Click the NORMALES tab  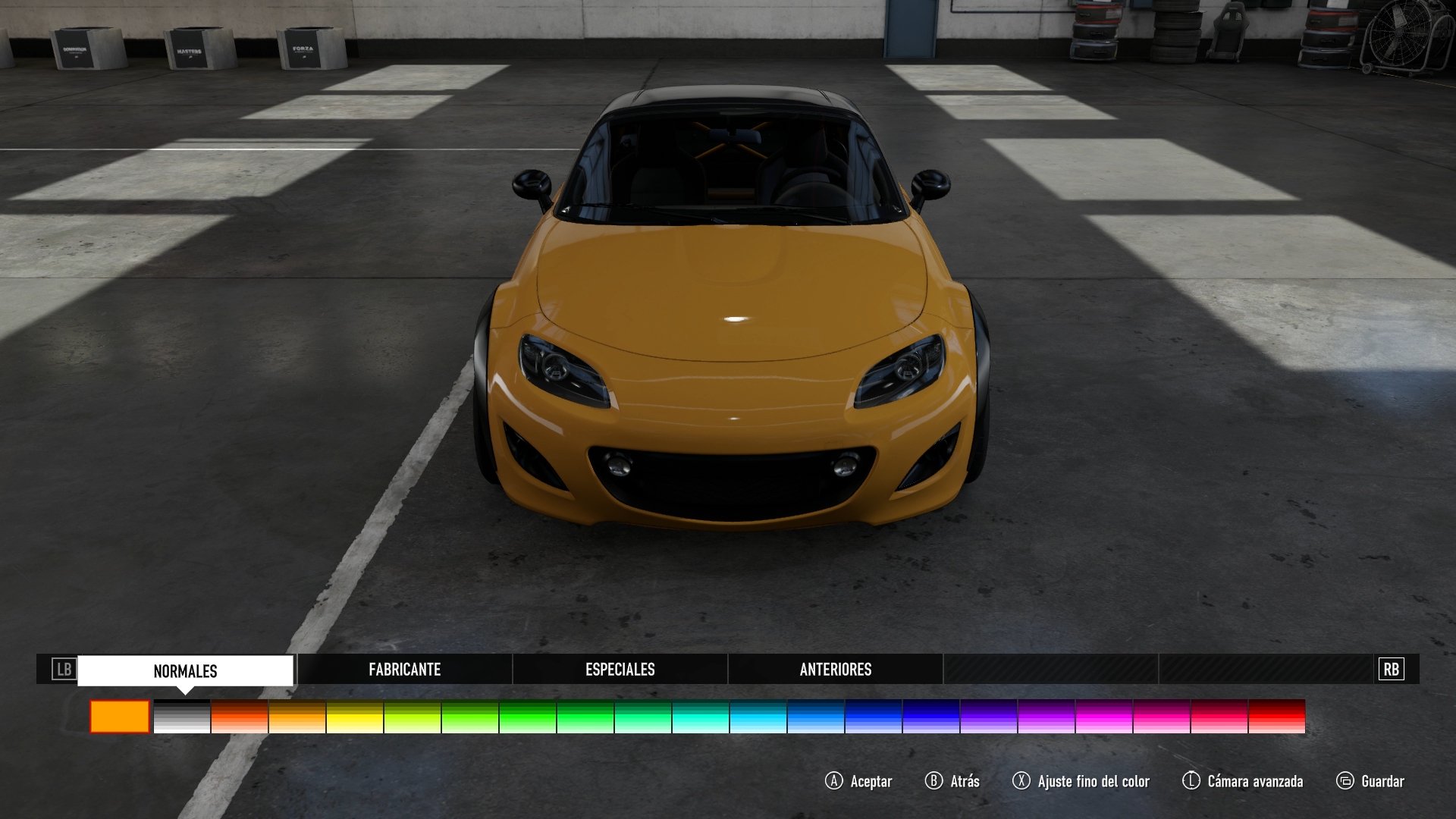click(x=186, y=670)
